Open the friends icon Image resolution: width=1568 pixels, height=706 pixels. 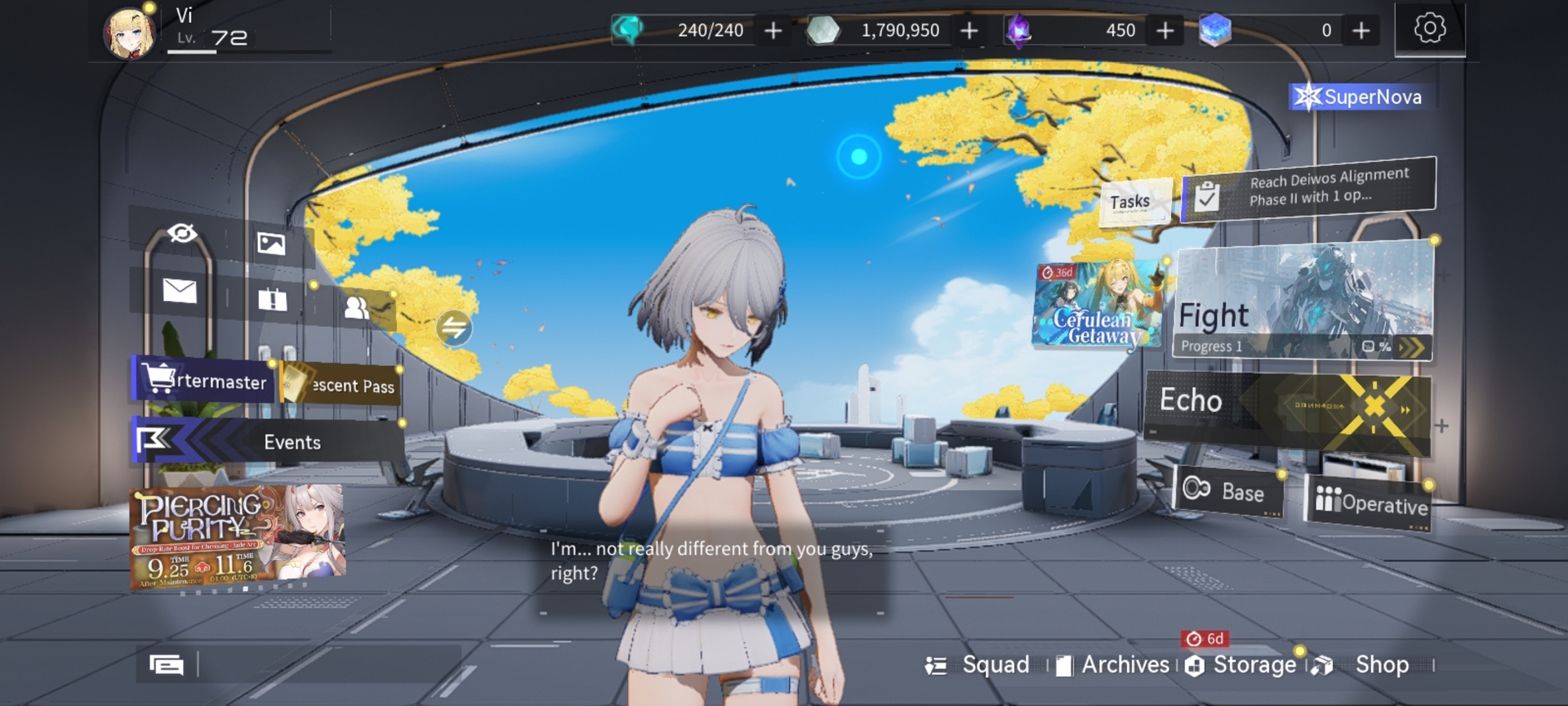pyautogui.click(x=357, y=307)
